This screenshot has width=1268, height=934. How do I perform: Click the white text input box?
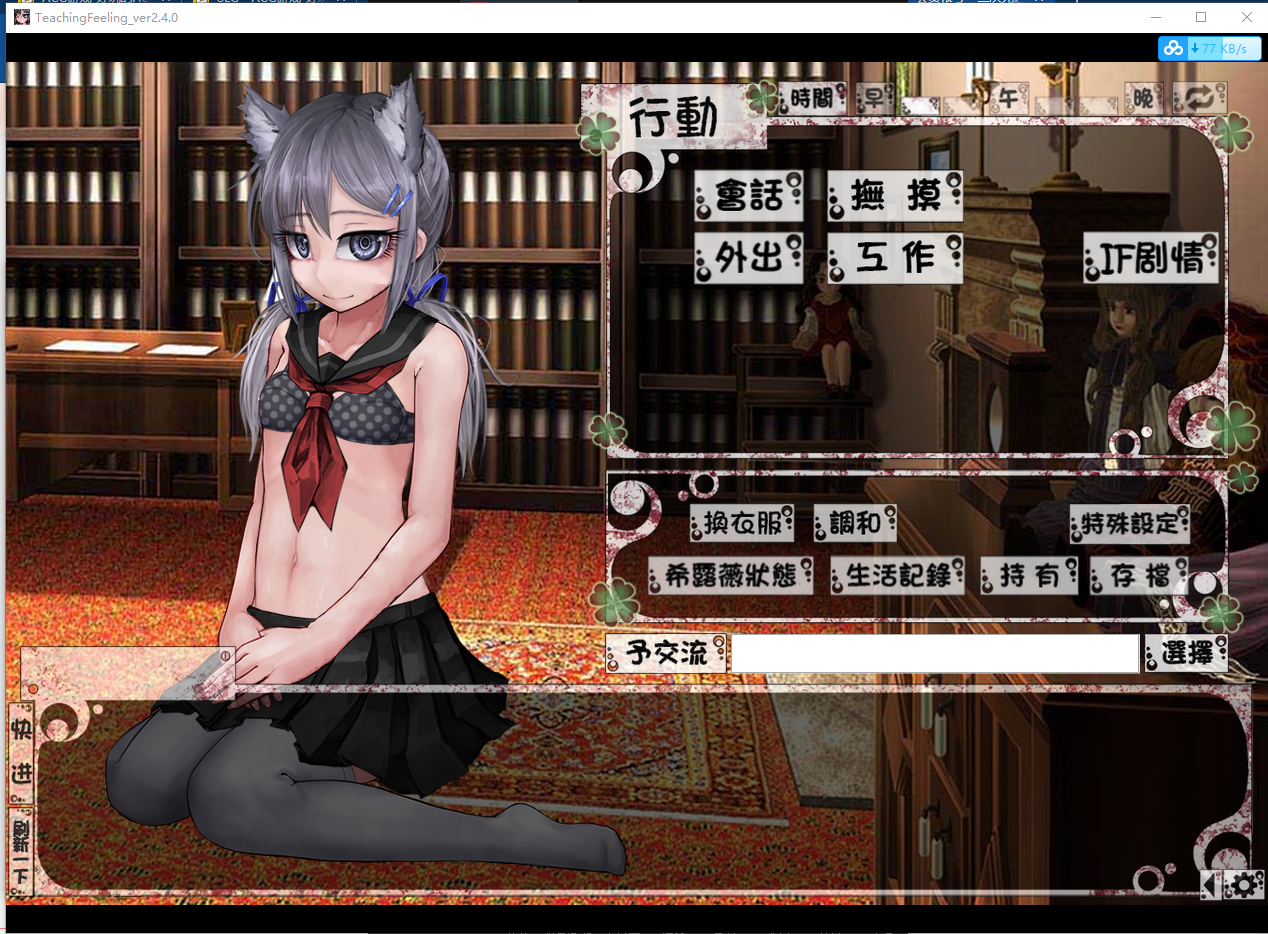tap(935, 654)
